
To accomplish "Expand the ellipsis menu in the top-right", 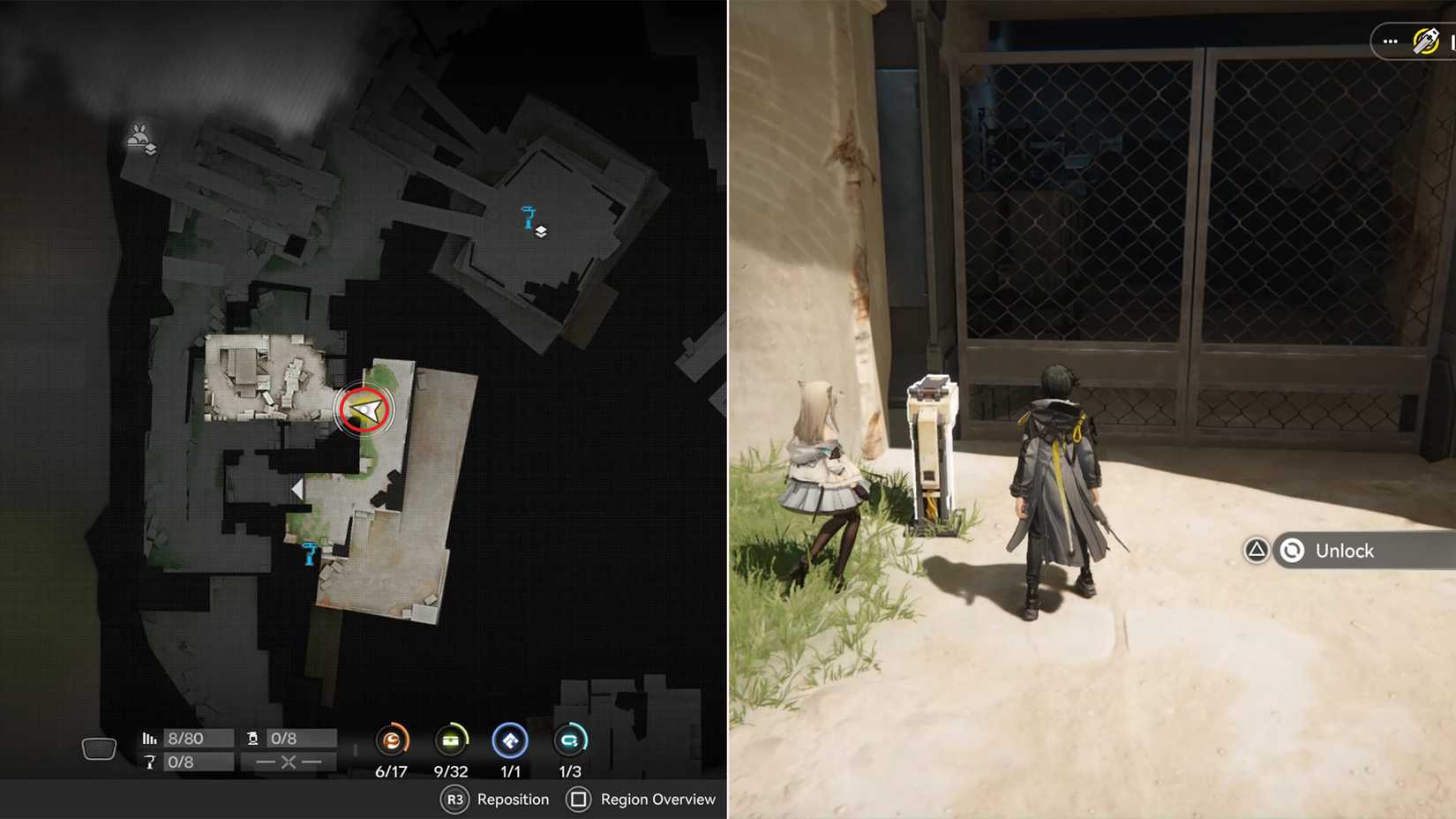I will click(x=1390, y=41).
